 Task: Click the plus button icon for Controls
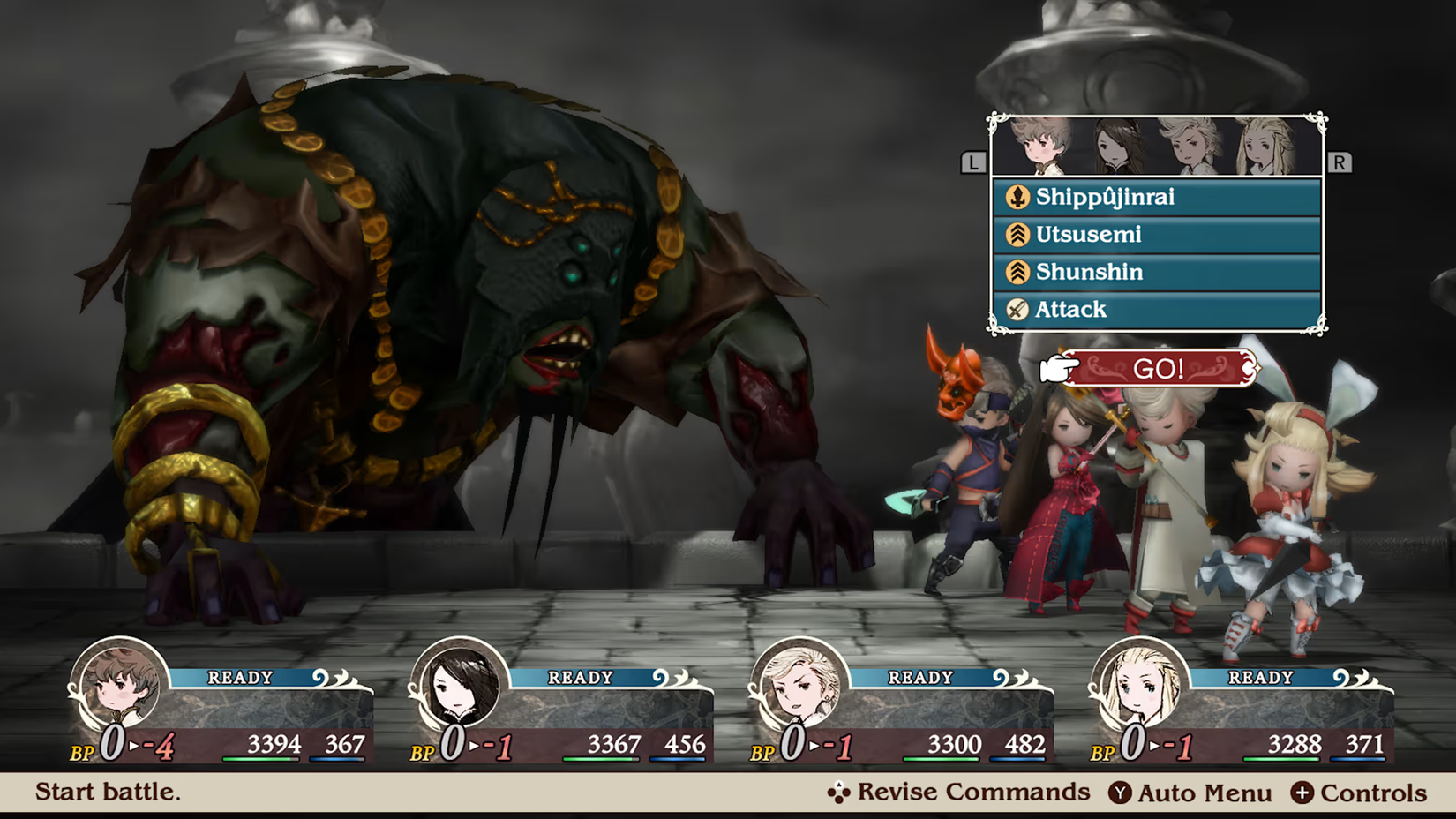pyautogui.click(x=1301, y=793)
